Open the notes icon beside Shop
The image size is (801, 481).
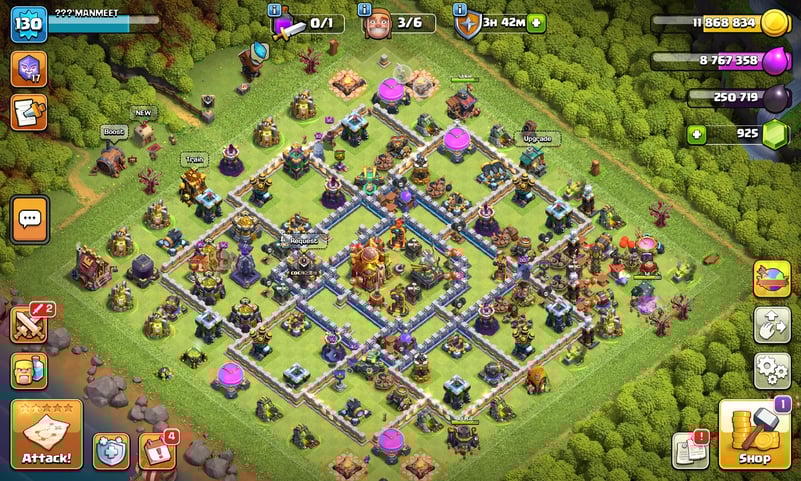690,450
